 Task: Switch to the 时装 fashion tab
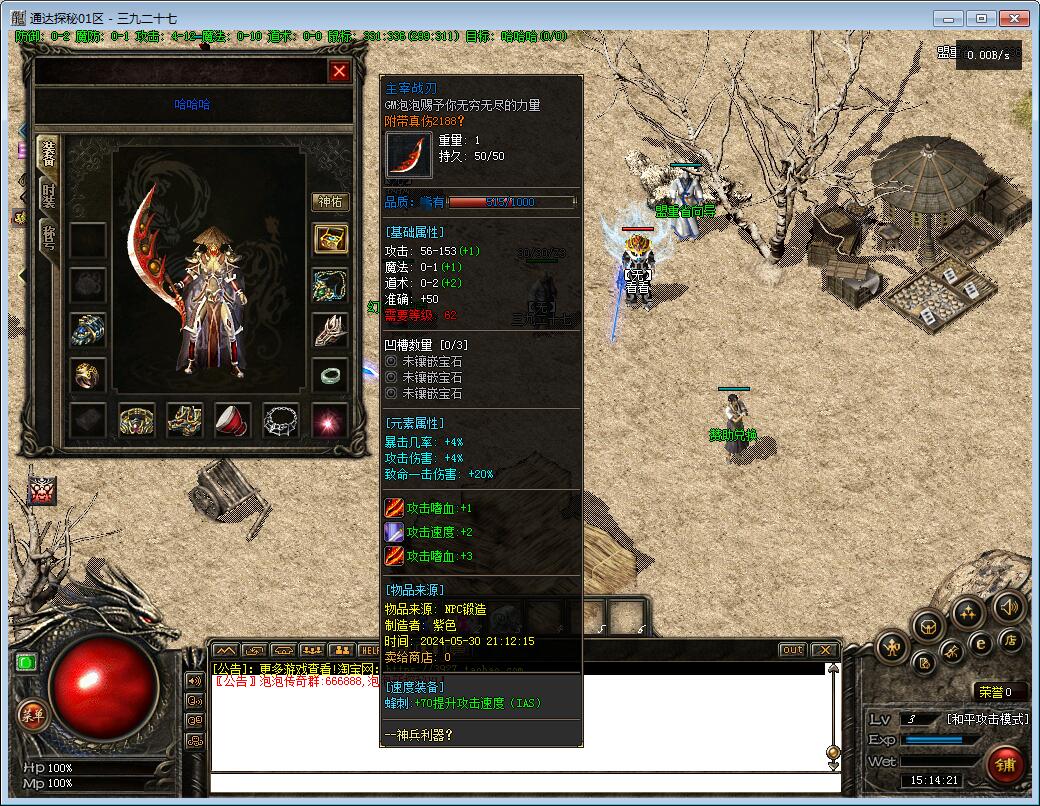(x=48, y=196)
